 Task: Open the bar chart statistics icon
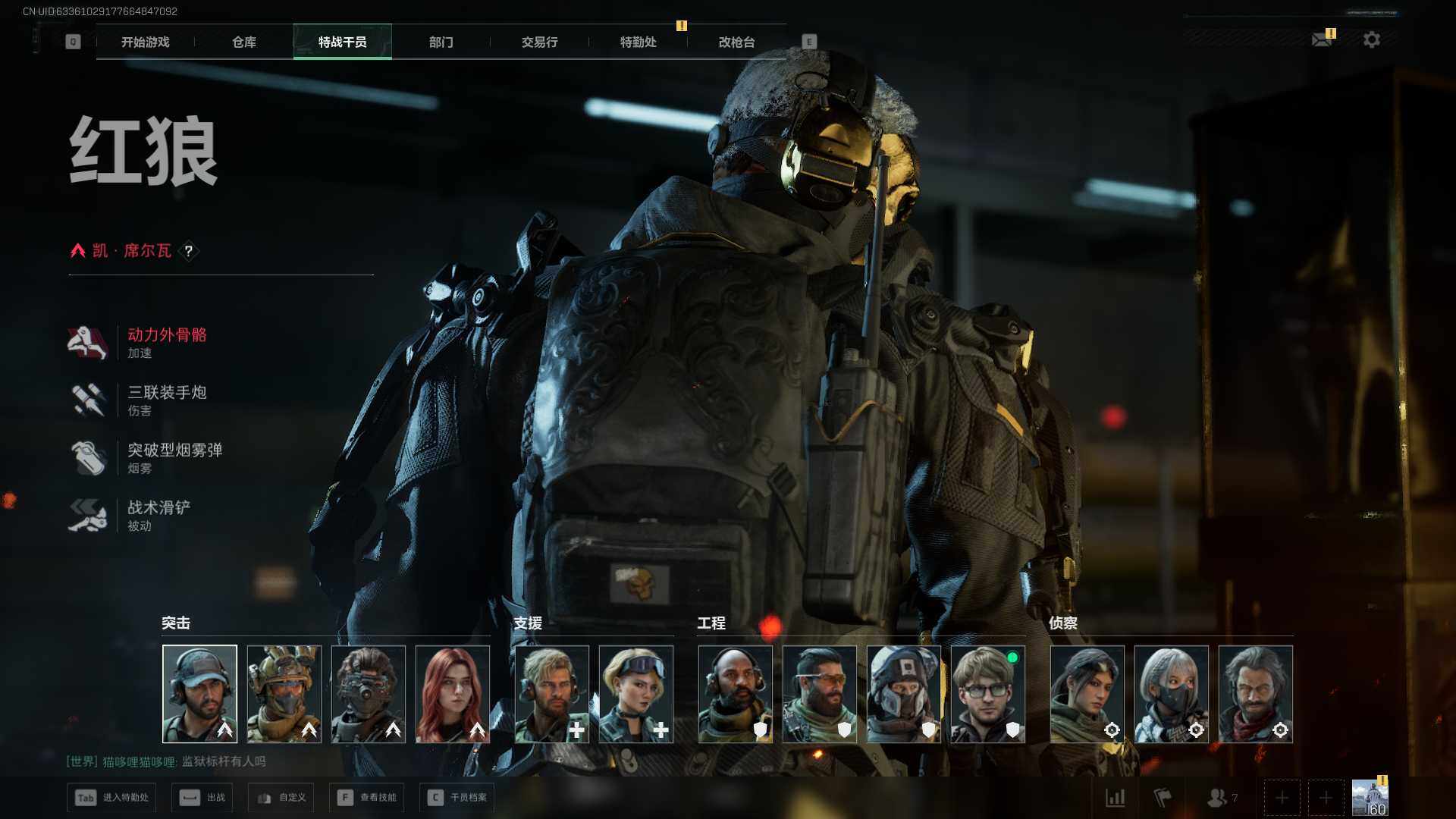tap(1115, 798)
